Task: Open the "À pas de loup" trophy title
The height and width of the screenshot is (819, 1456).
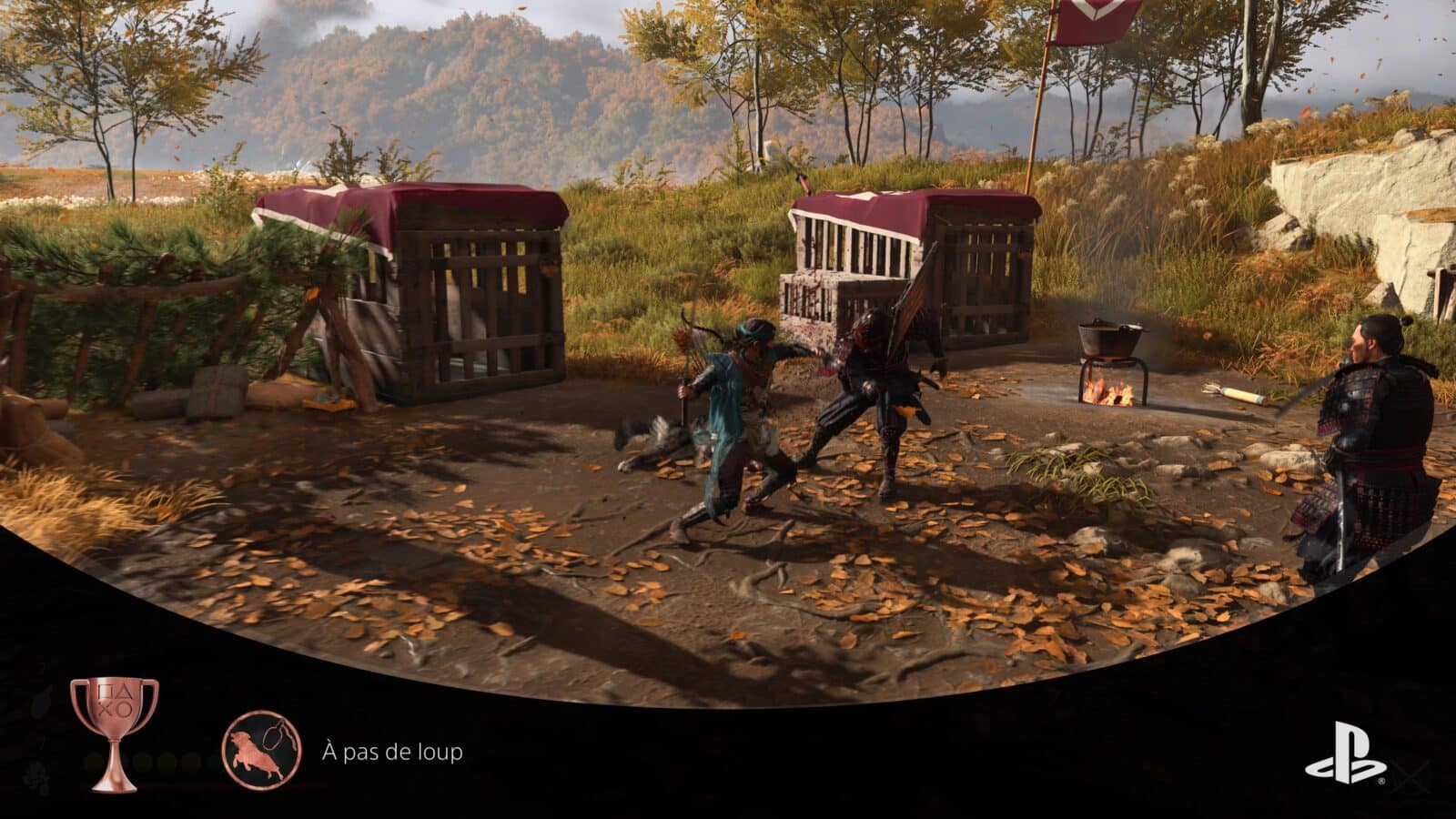Action: tap(392, 753)
